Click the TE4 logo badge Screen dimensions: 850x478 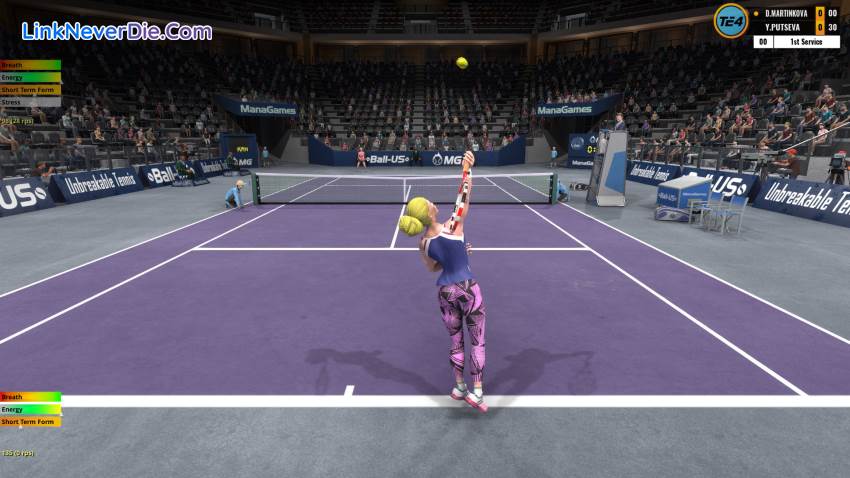point(730,20)
